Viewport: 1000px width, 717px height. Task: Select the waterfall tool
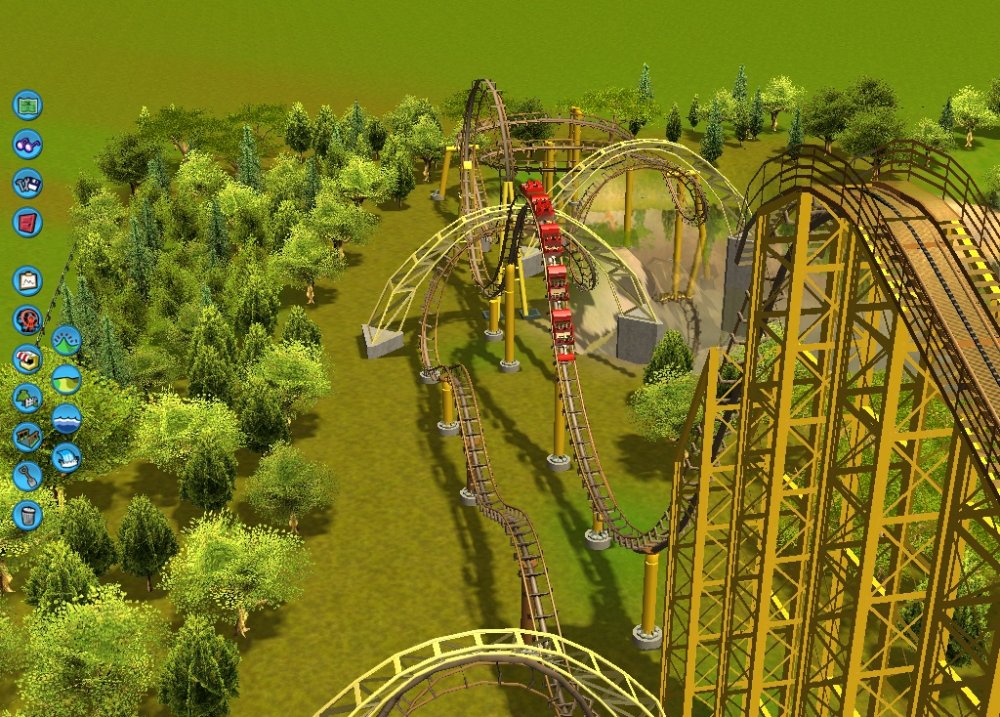66,457
